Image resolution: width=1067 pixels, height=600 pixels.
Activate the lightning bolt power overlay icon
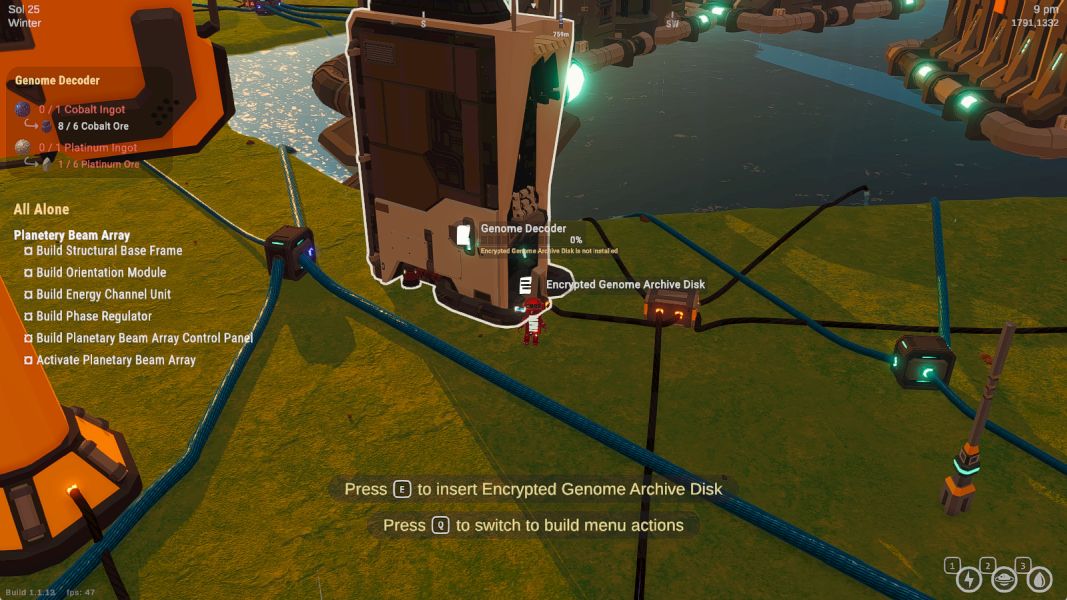click(x=969, y=579)
